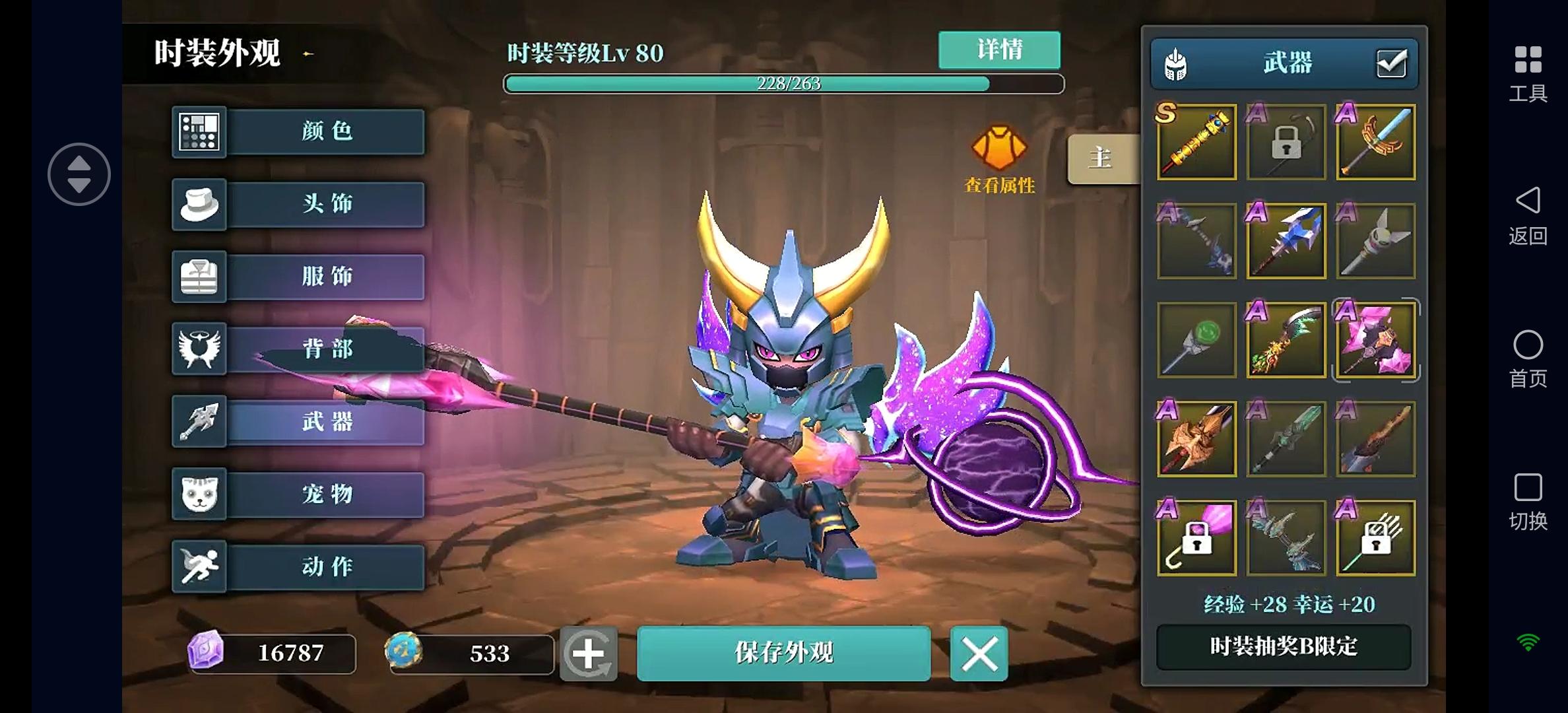Select the 动作 action category icon
Screen dimensions: 1568x713
[x=199, y=566]
